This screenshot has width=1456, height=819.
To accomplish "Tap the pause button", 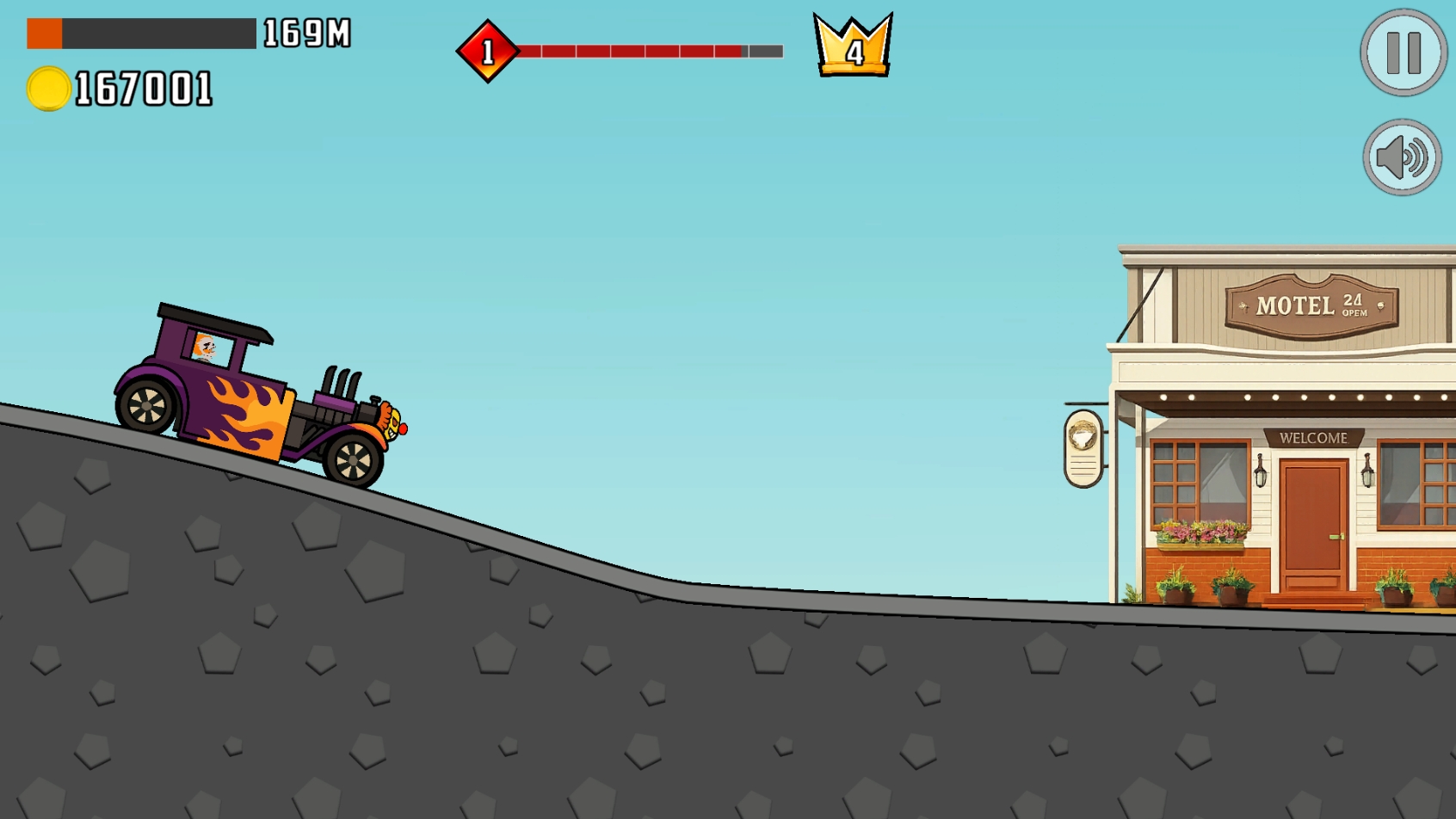I will point(1402,52).
